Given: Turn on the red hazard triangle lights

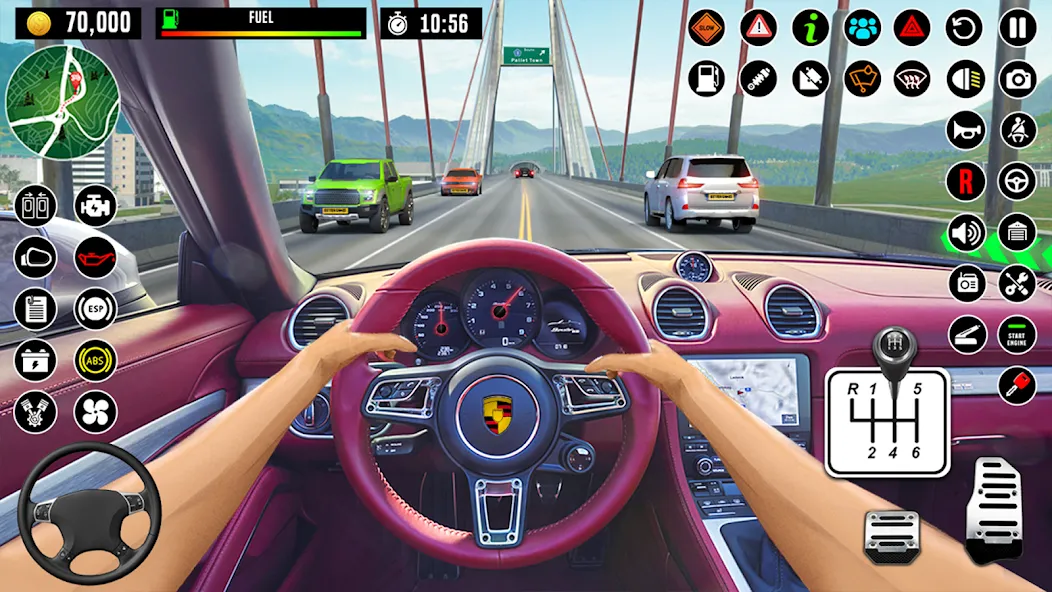Looking at the screenshot, I should point(913,27).
